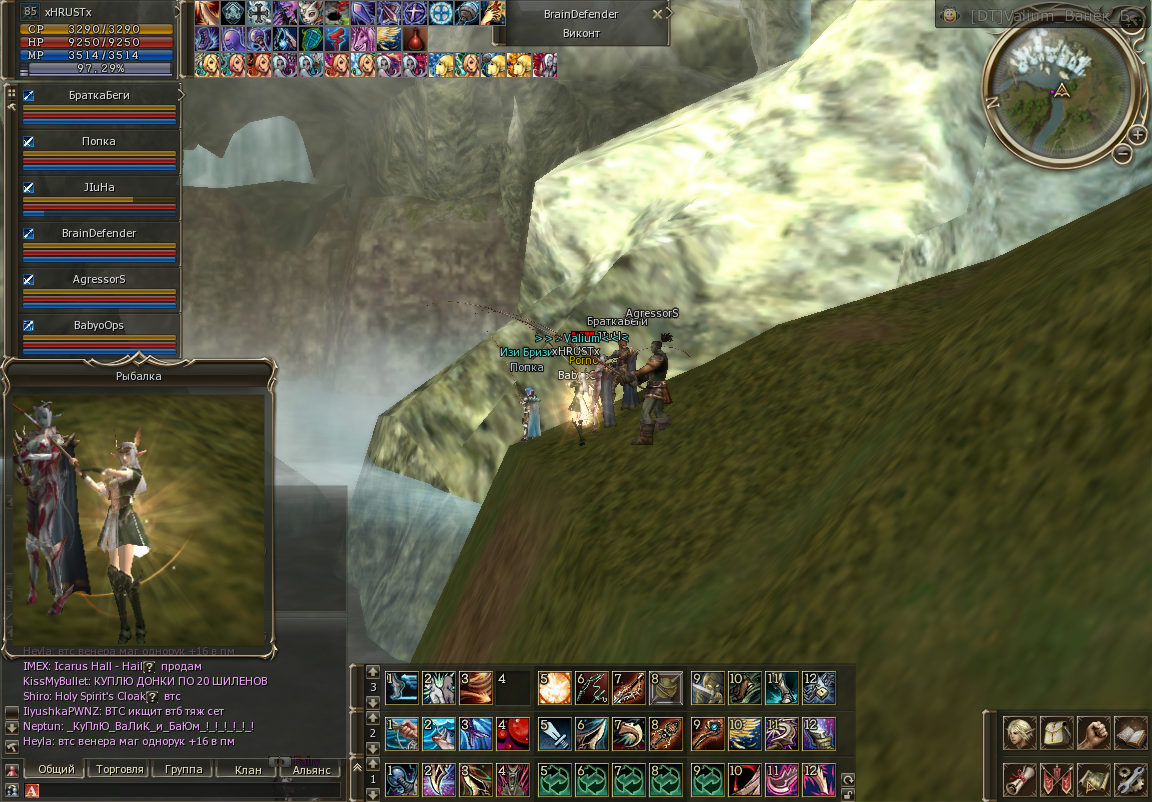1152x802 pixels.
Task: Open the Группа chat tab
Action: click(x=183, y=770)
